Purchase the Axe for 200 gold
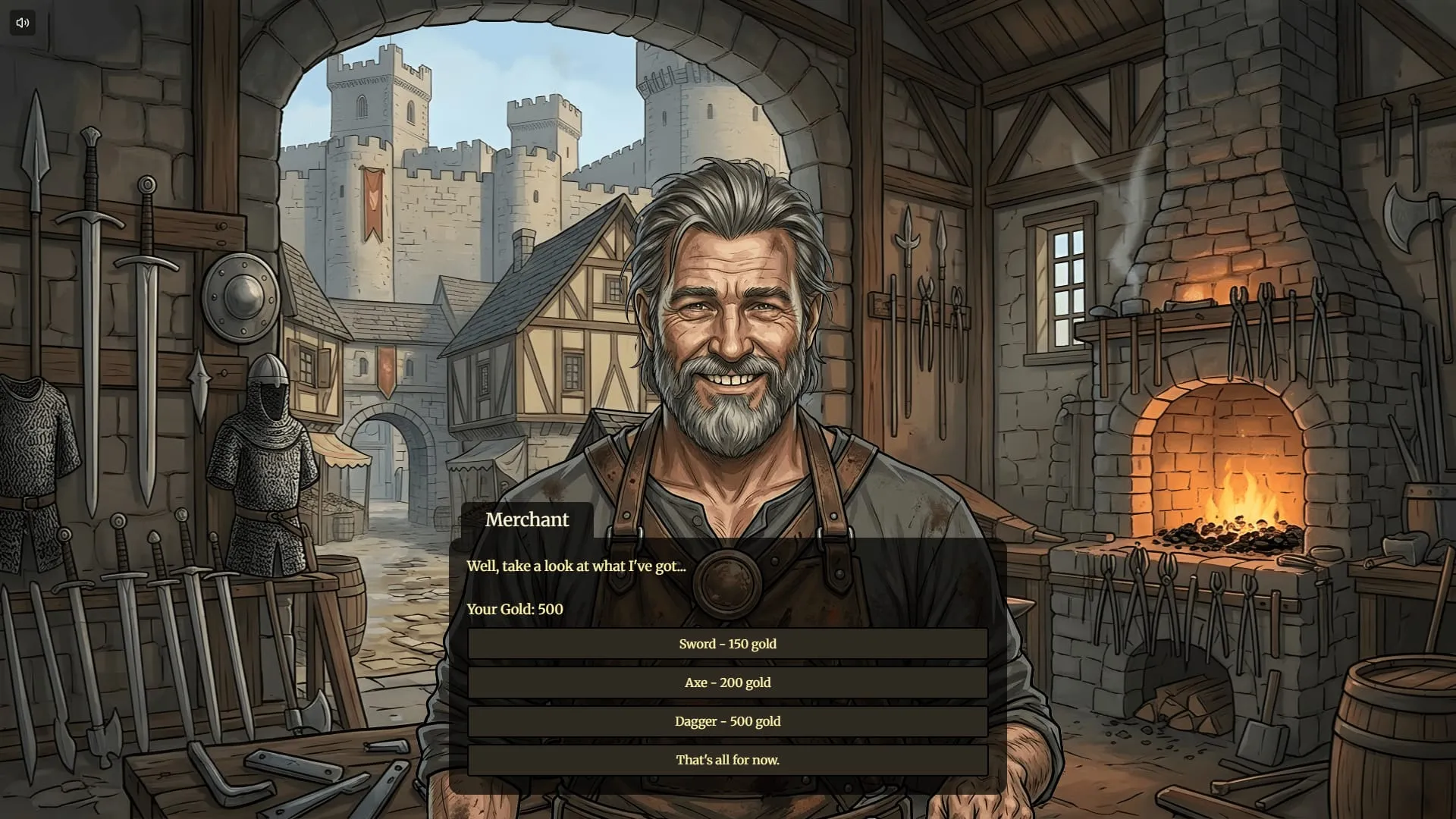Screen dimensions: 1456x819 tap(727, 682)
